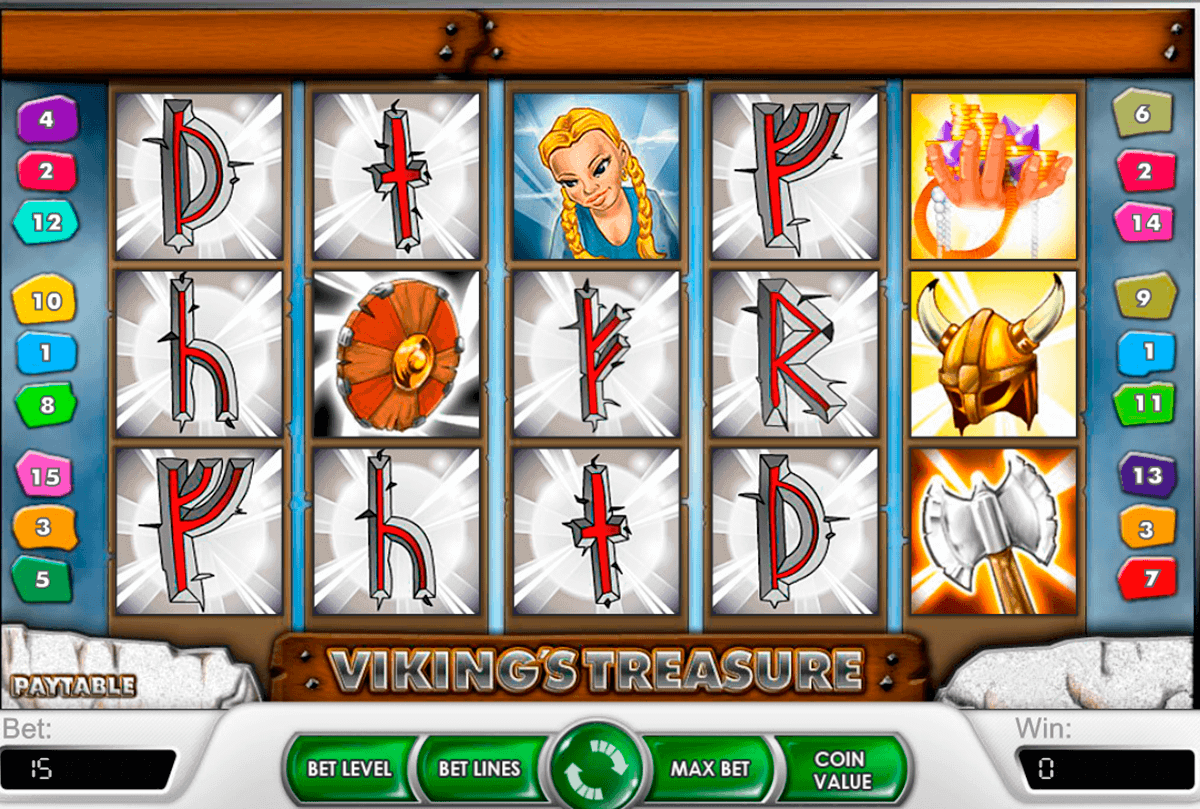Click the green payline 8 marker

[x=46, y=406]
